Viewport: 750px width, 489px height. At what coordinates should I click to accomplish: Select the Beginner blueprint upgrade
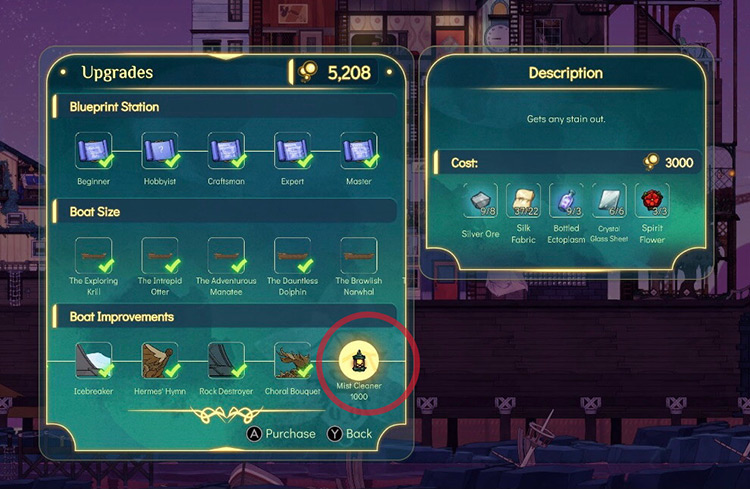click(93, 152)
